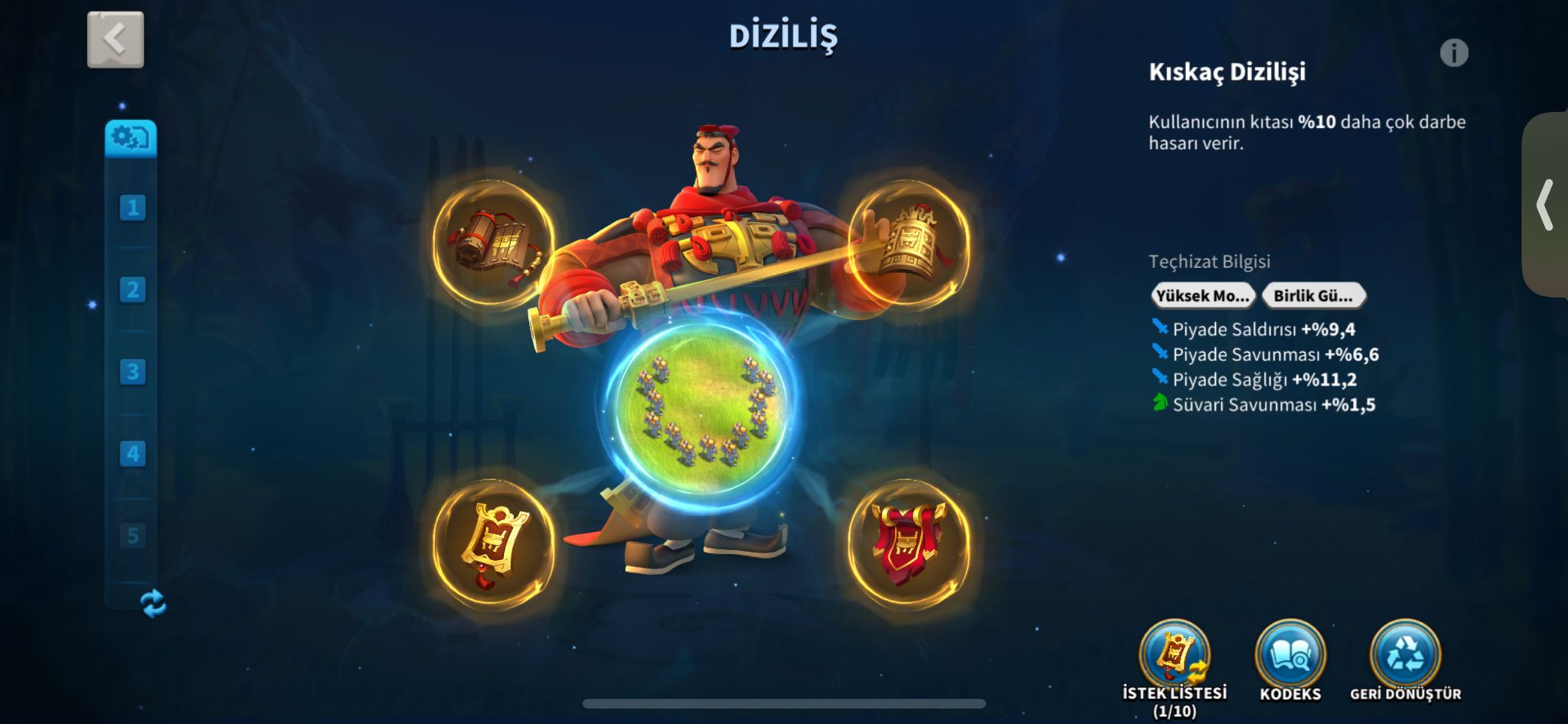This screenshot has height=724, width=1568.
Task: Show the Yüksek Mo... equipment tag
Action: pyautogui.click(x=1203, y=295)
